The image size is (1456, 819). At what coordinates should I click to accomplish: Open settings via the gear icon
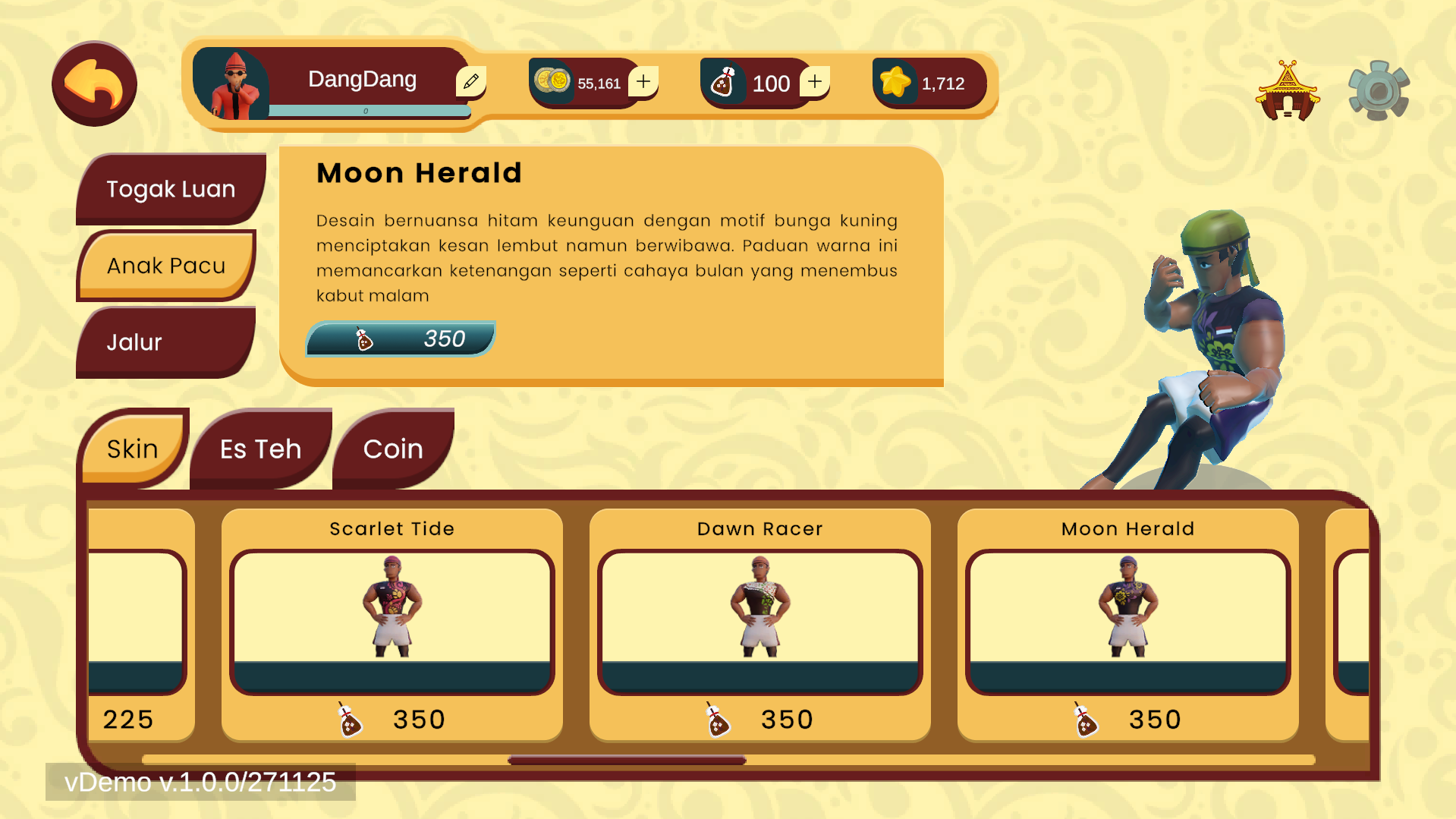click(x=1377, y=90)
